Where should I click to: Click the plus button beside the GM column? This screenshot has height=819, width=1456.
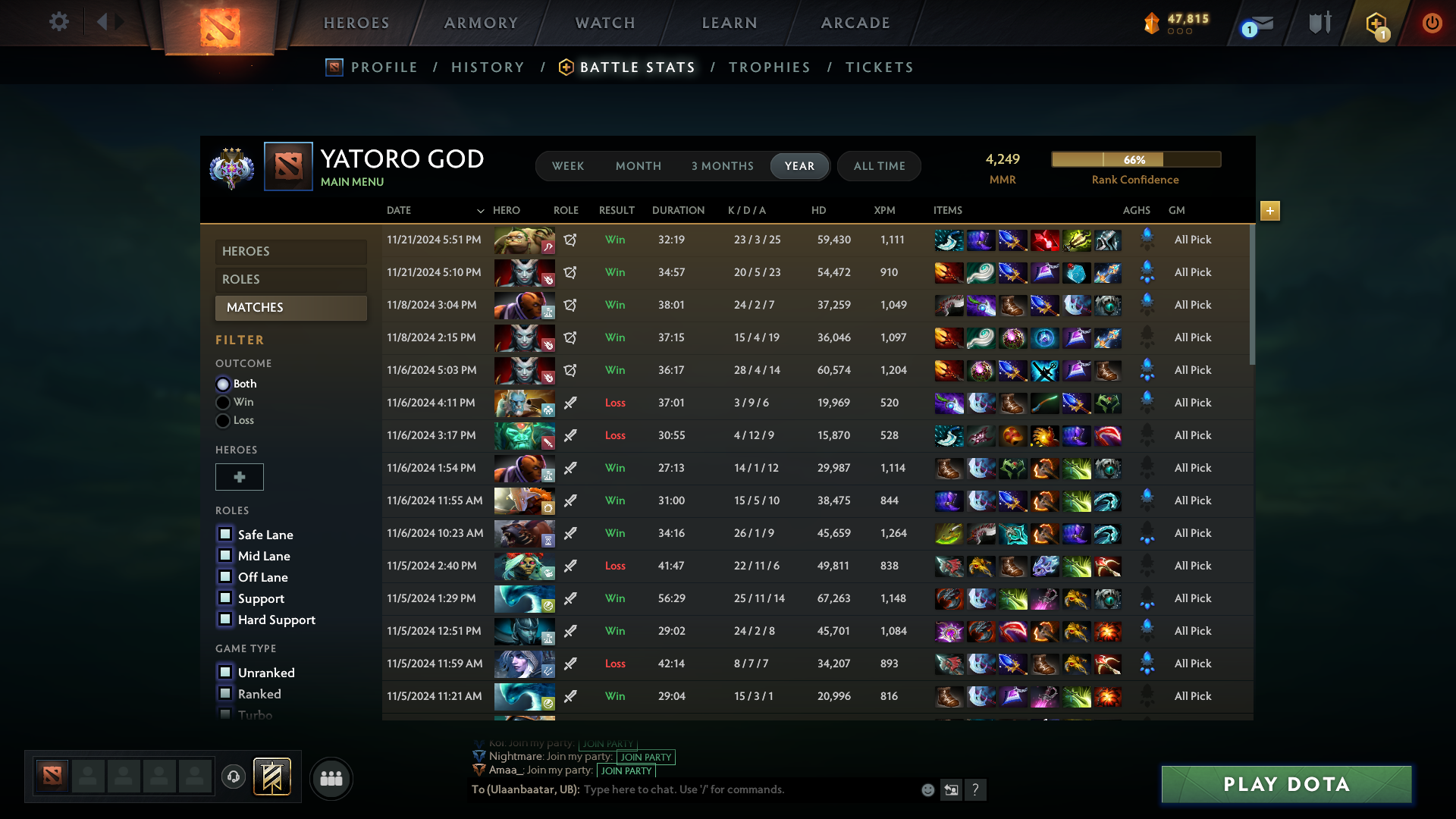click(1269, 212)
